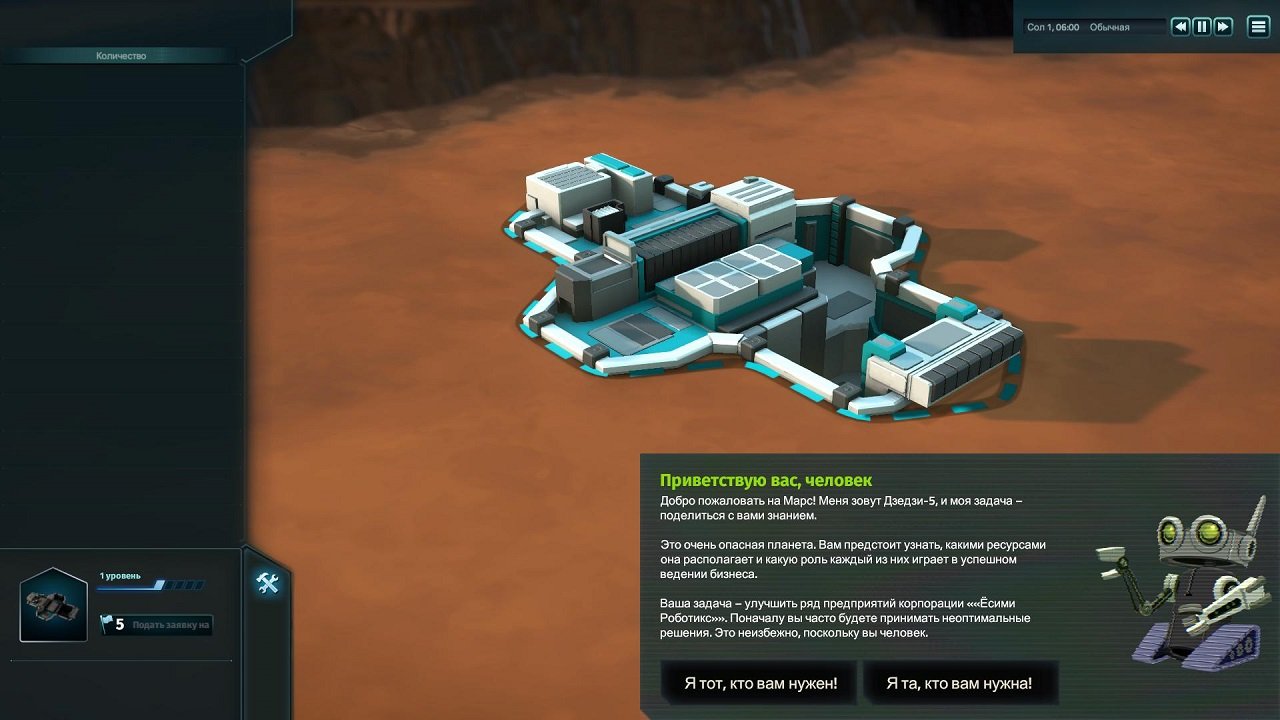Select the rewind game speed icon
This screenshot has height=720, width=1280.
pos(1180,27)
